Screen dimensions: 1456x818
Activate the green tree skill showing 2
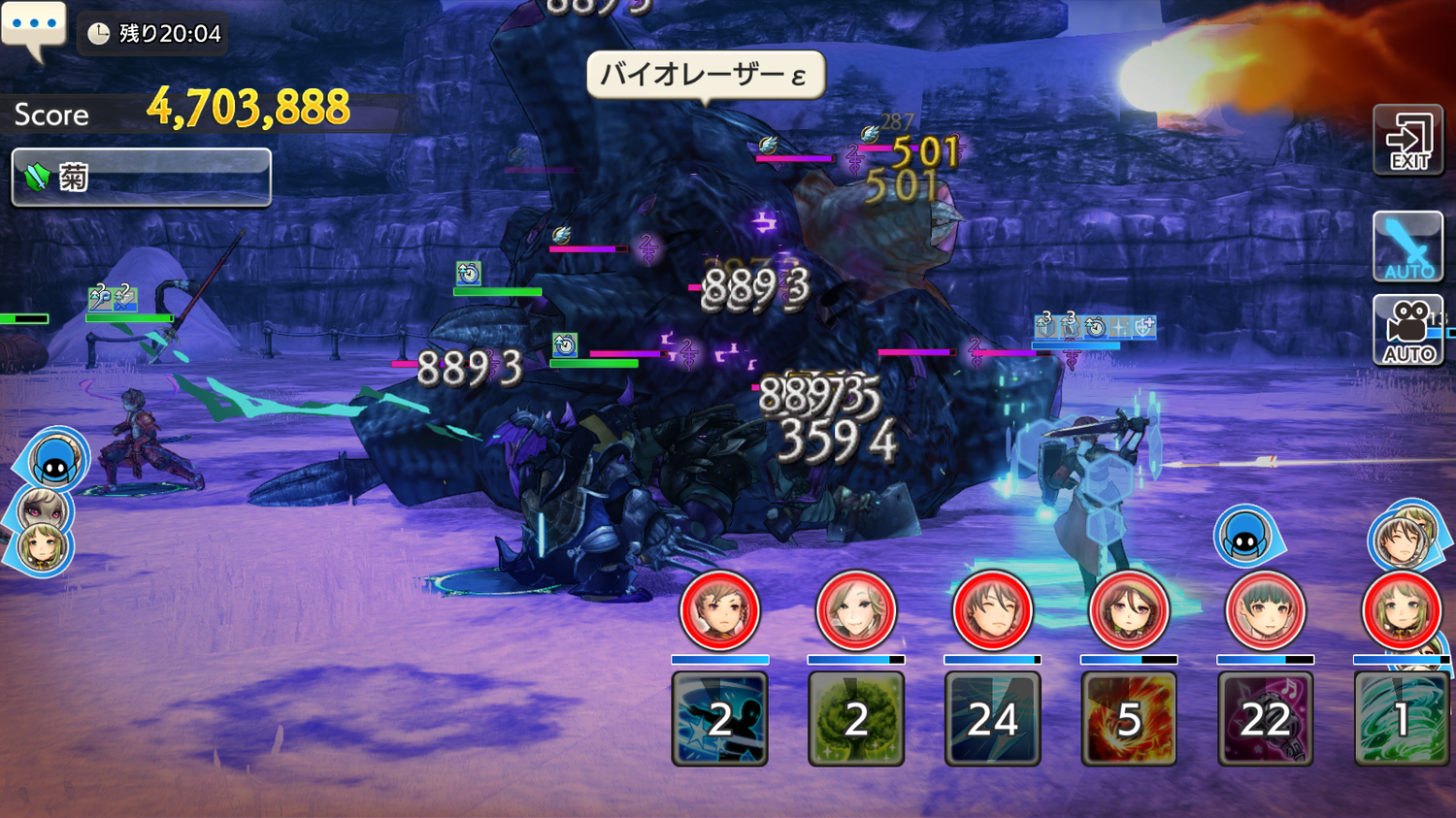point(856,719)
